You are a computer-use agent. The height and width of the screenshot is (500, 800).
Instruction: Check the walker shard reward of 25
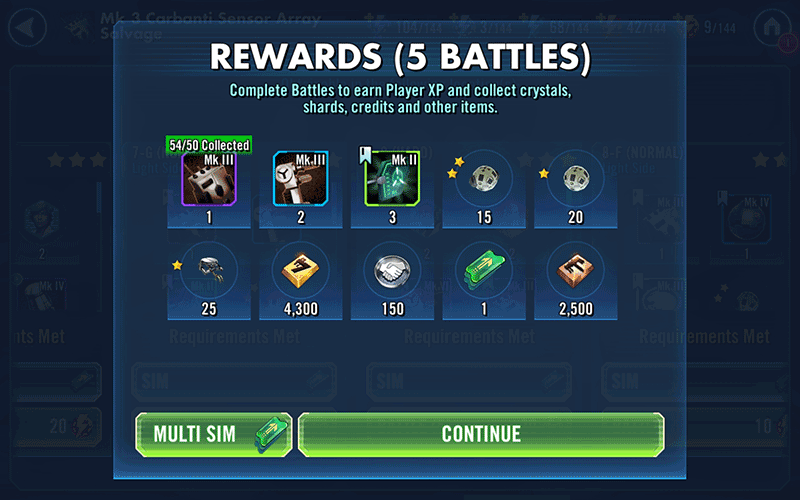(x=209, y=270)
